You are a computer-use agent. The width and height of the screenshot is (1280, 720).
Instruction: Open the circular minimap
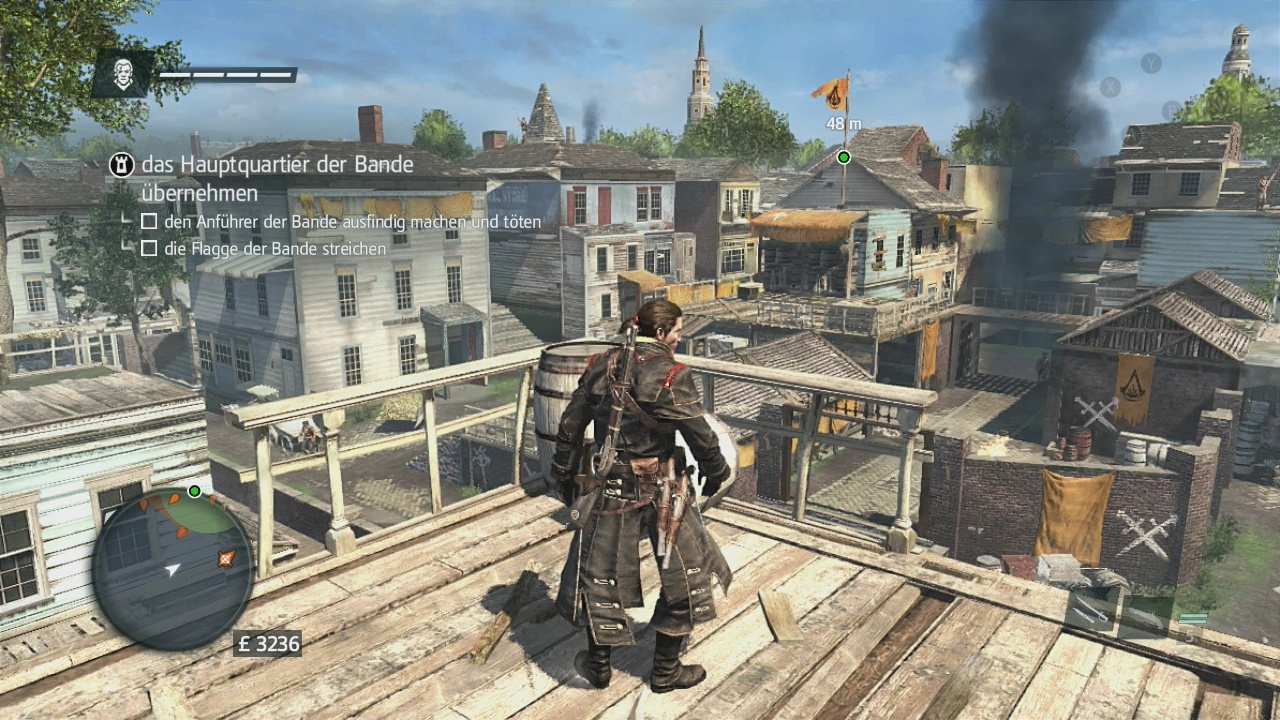pos(172,568)
